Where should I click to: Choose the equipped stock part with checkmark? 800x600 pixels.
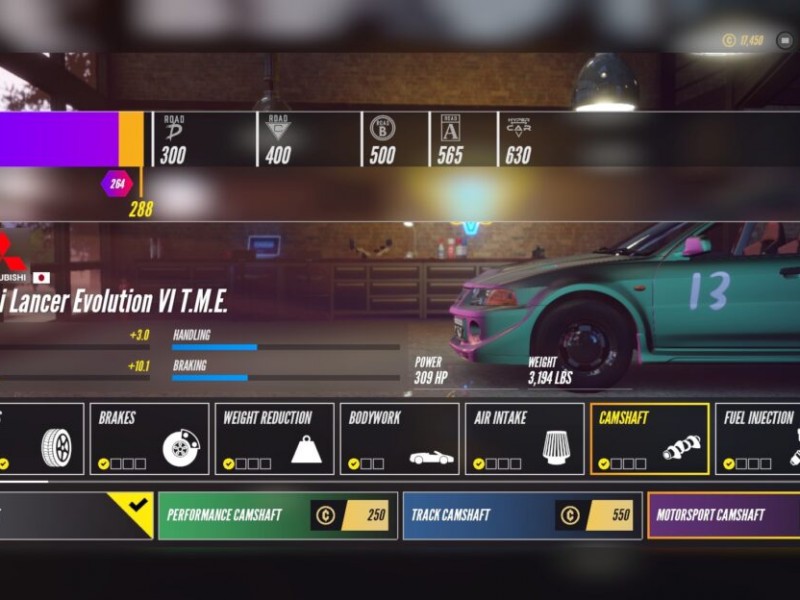pos(76,515)
